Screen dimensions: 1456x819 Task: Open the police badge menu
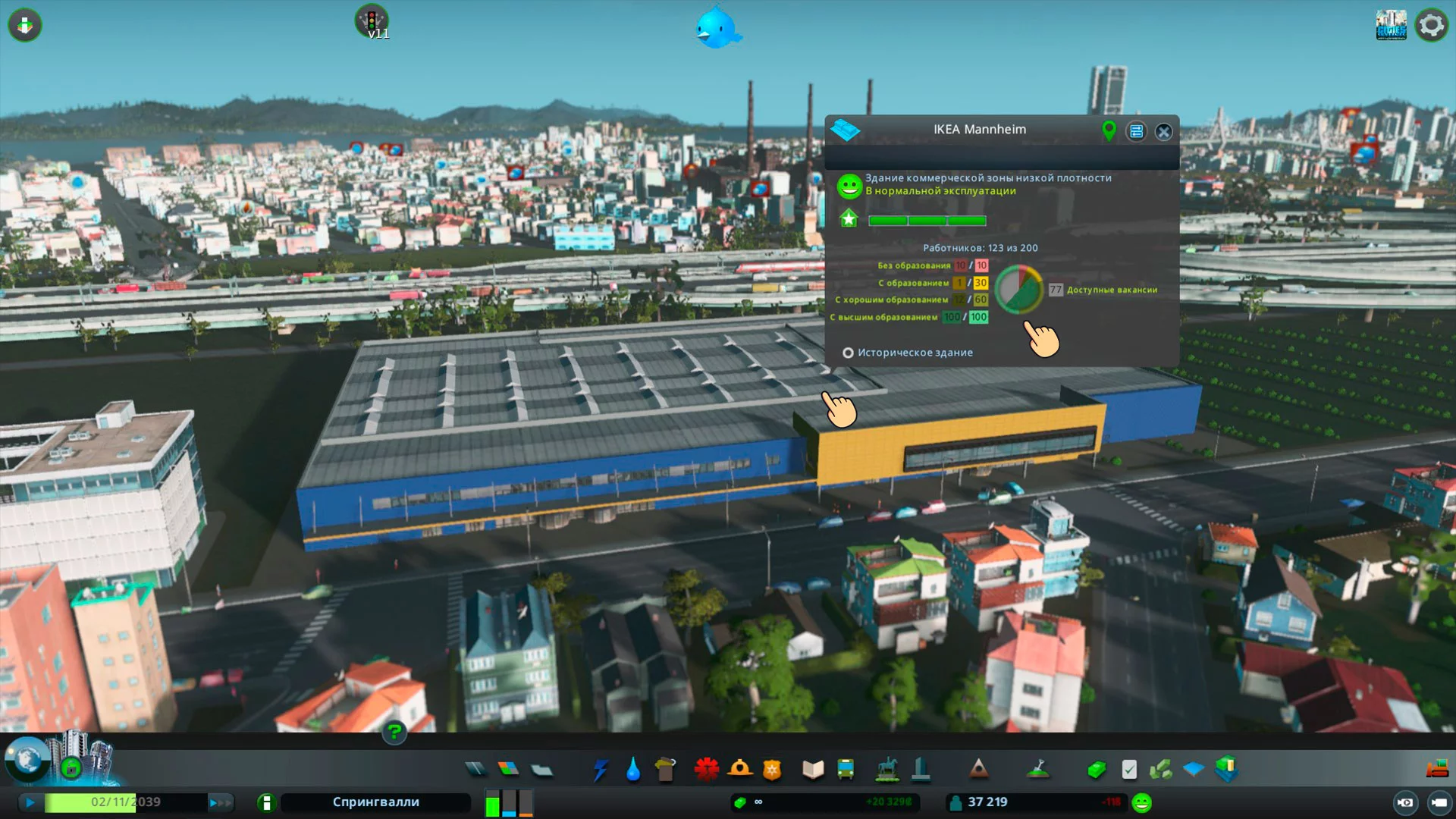[x=772, y=770]
